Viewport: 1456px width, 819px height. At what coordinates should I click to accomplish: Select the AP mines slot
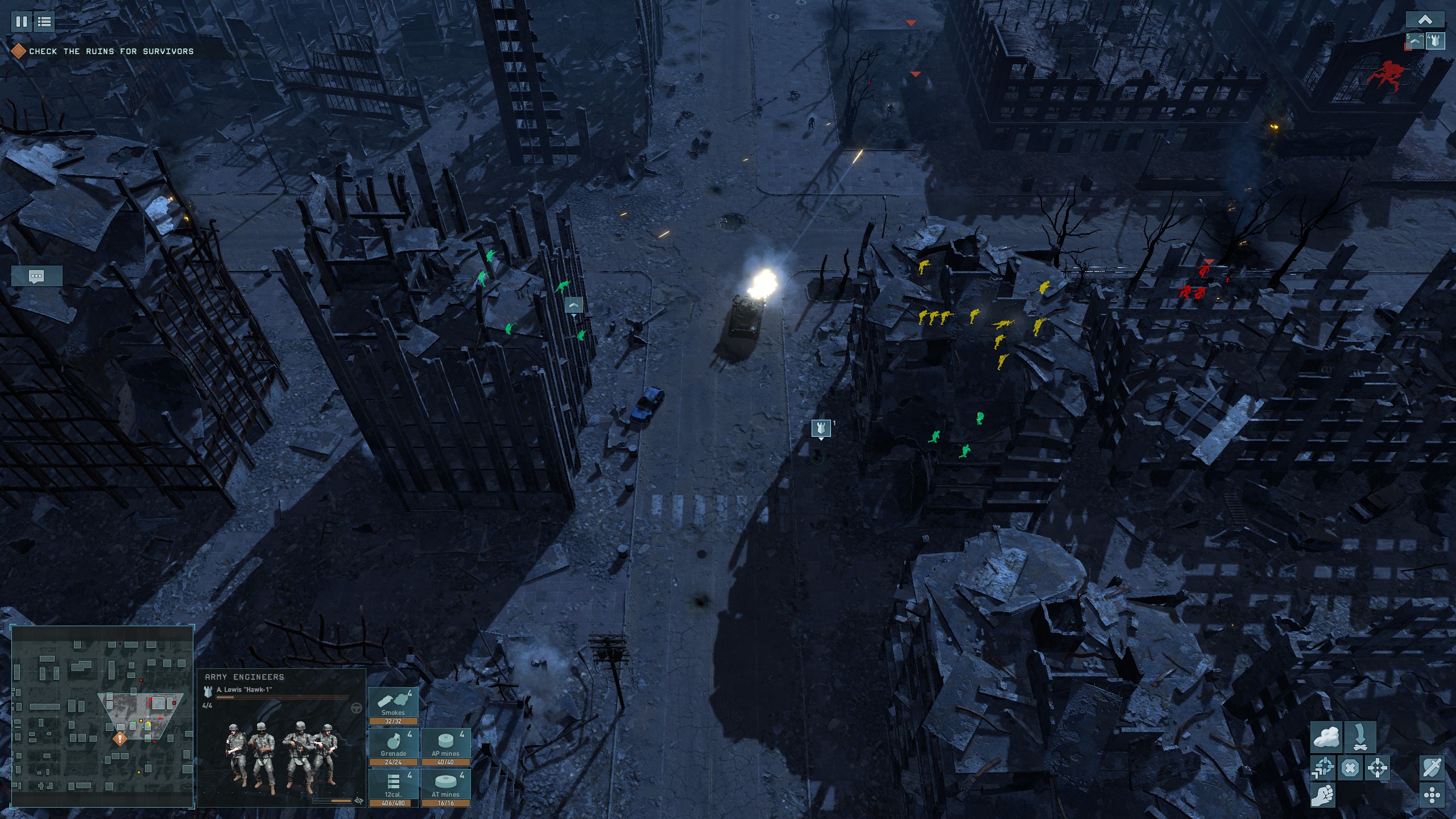(x=446, y=747)
